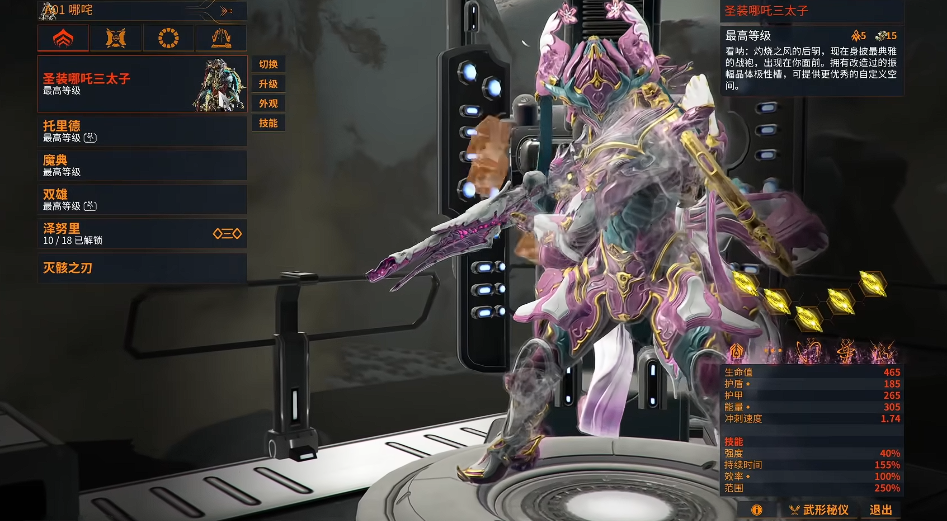
Task: Switch to the warframe loadout tab
Action: pos(63,38)
